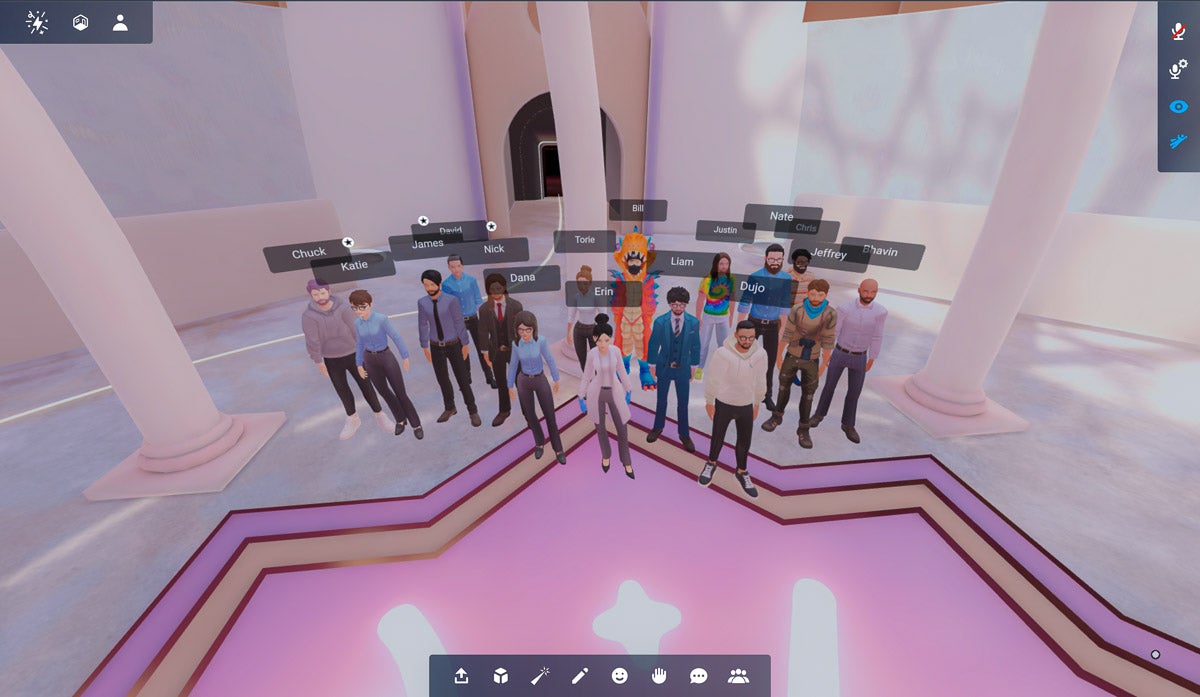Viewport: 1200px width, 697px height.
Task: Open microphone settings with gear
Action: 1179,68
